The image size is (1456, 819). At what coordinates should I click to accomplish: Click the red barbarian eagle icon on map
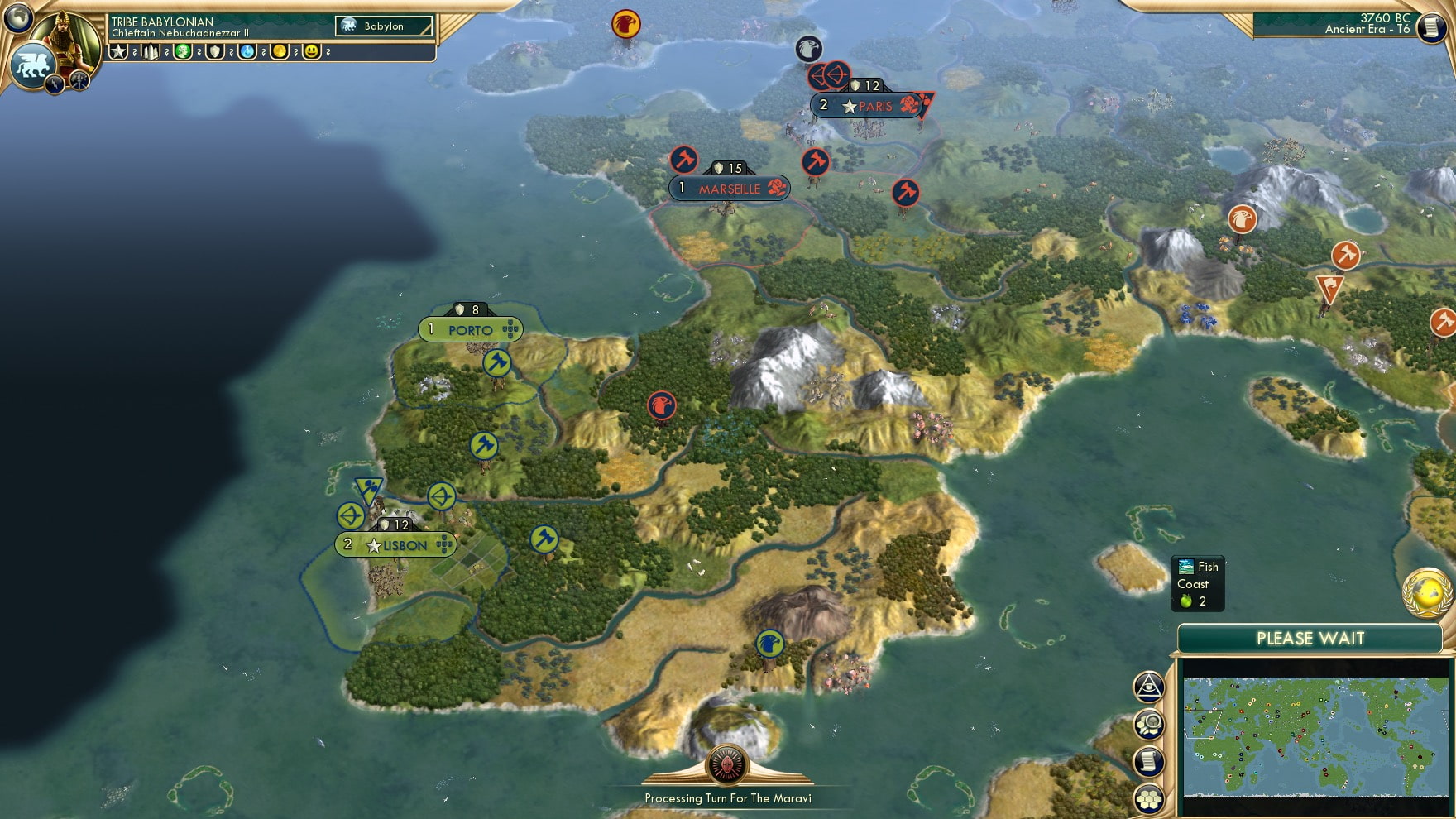661,405
